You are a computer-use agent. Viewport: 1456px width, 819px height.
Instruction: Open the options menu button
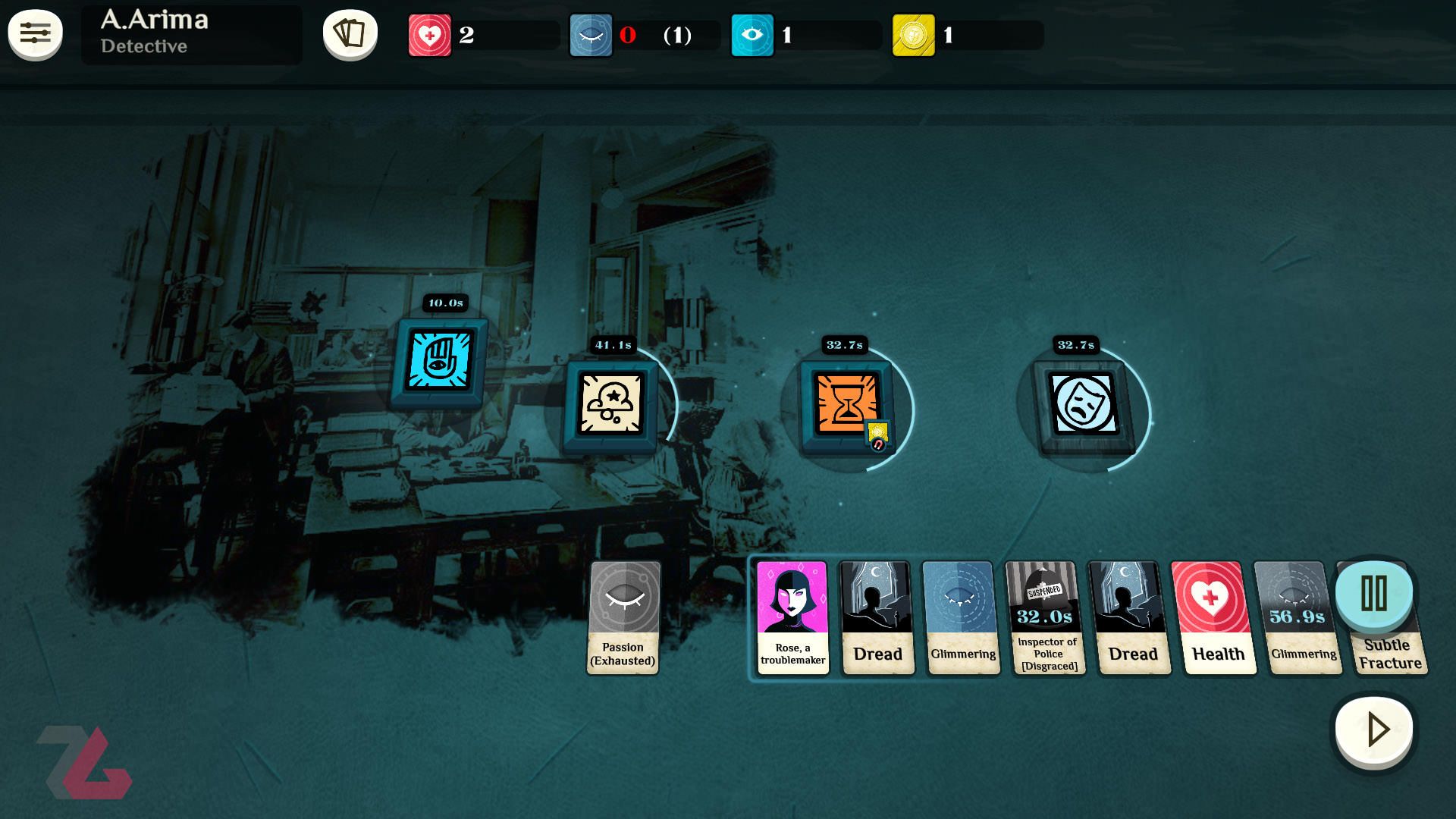point(35,34)
